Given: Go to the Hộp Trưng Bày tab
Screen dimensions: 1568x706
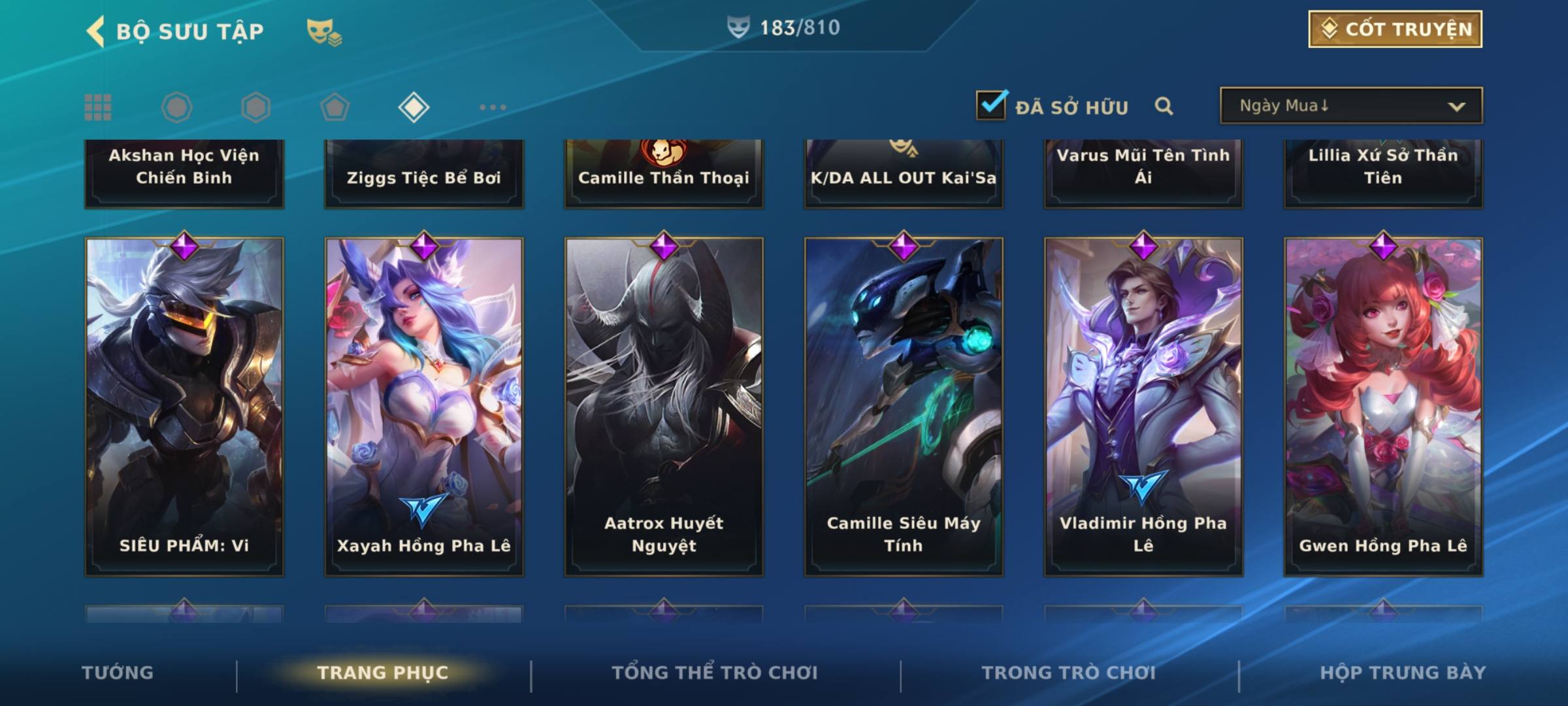Looking at the screenshot, I should coord(1403,673).
